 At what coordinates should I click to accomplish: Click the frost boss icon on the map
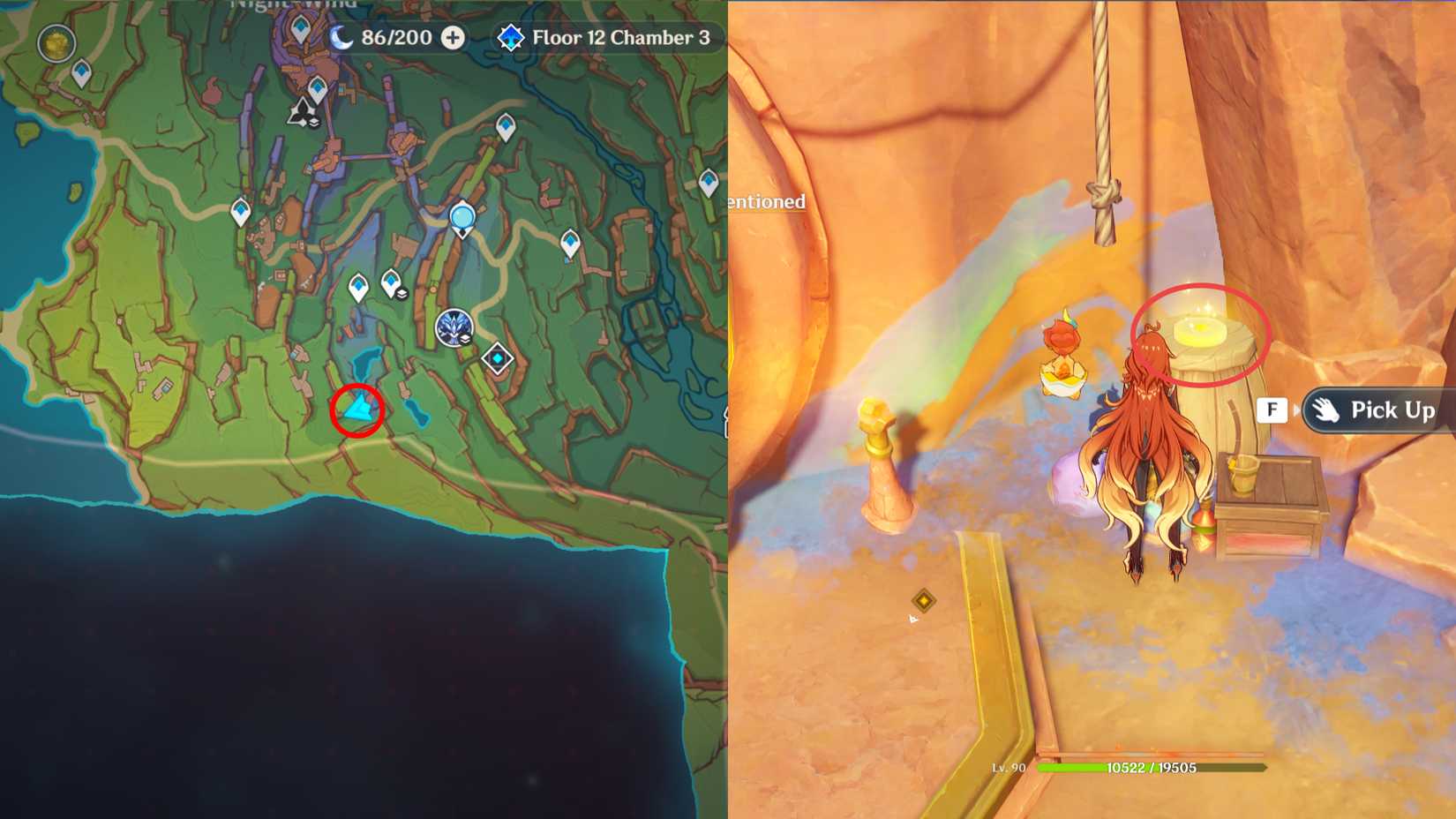[454, 327]
